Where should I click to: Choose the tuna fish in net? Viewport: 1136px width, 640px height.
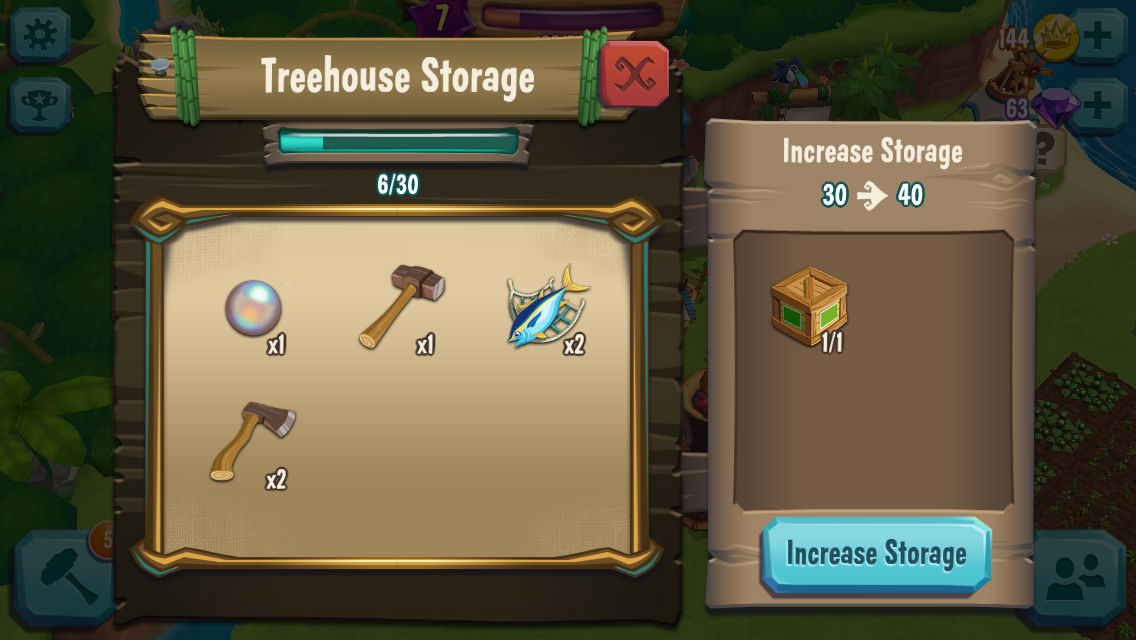coord(546,308)
